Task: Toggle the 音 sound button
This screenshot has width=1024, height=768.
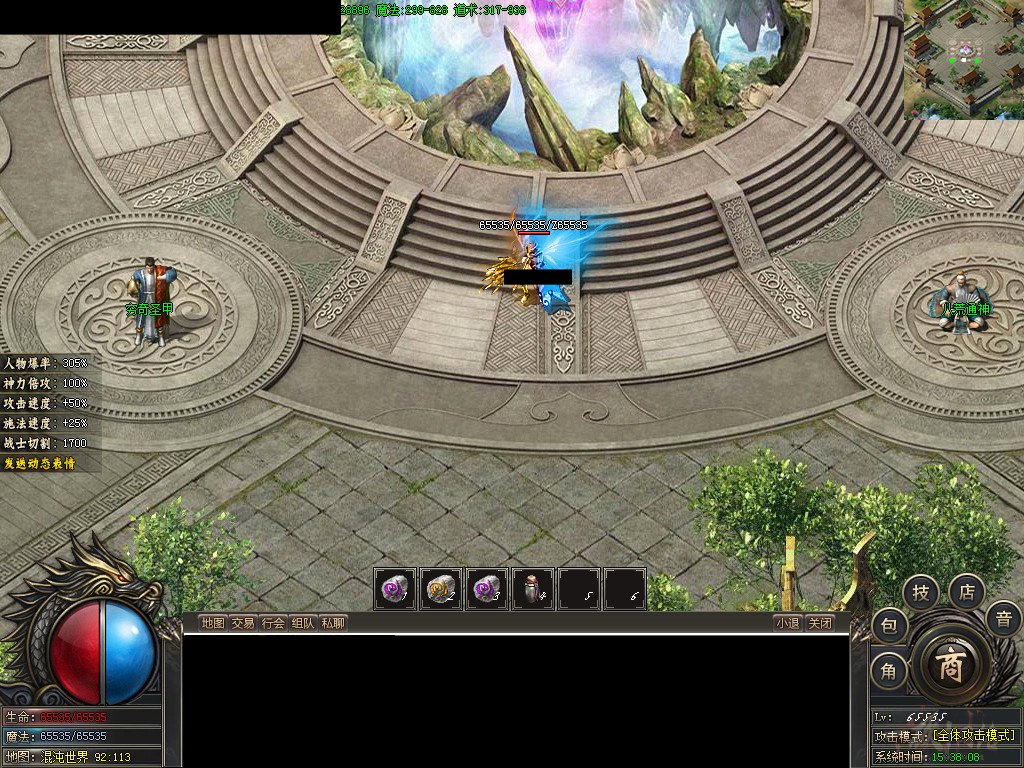Action: pos(1003,619)
